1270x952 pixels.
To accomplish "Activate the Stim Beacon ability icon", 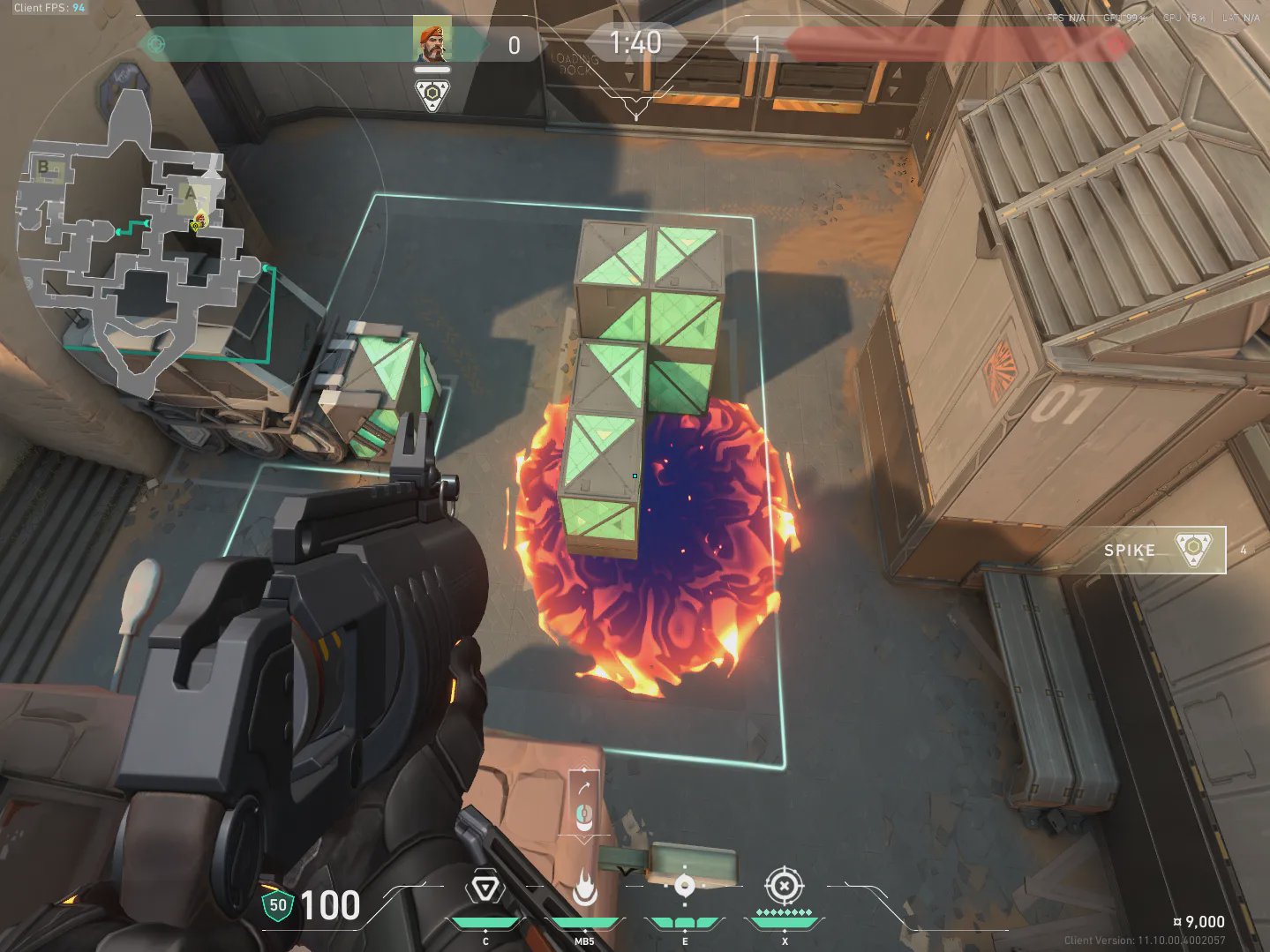I will click(485, 889).
